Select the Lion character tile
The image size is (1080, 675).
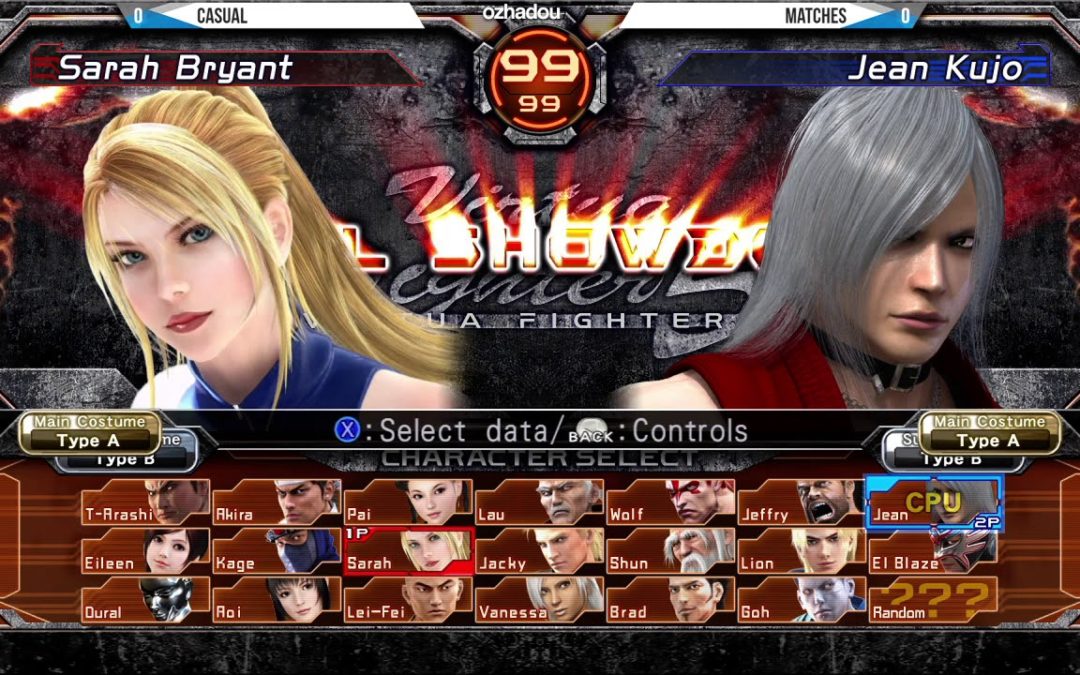pos(801,552)
